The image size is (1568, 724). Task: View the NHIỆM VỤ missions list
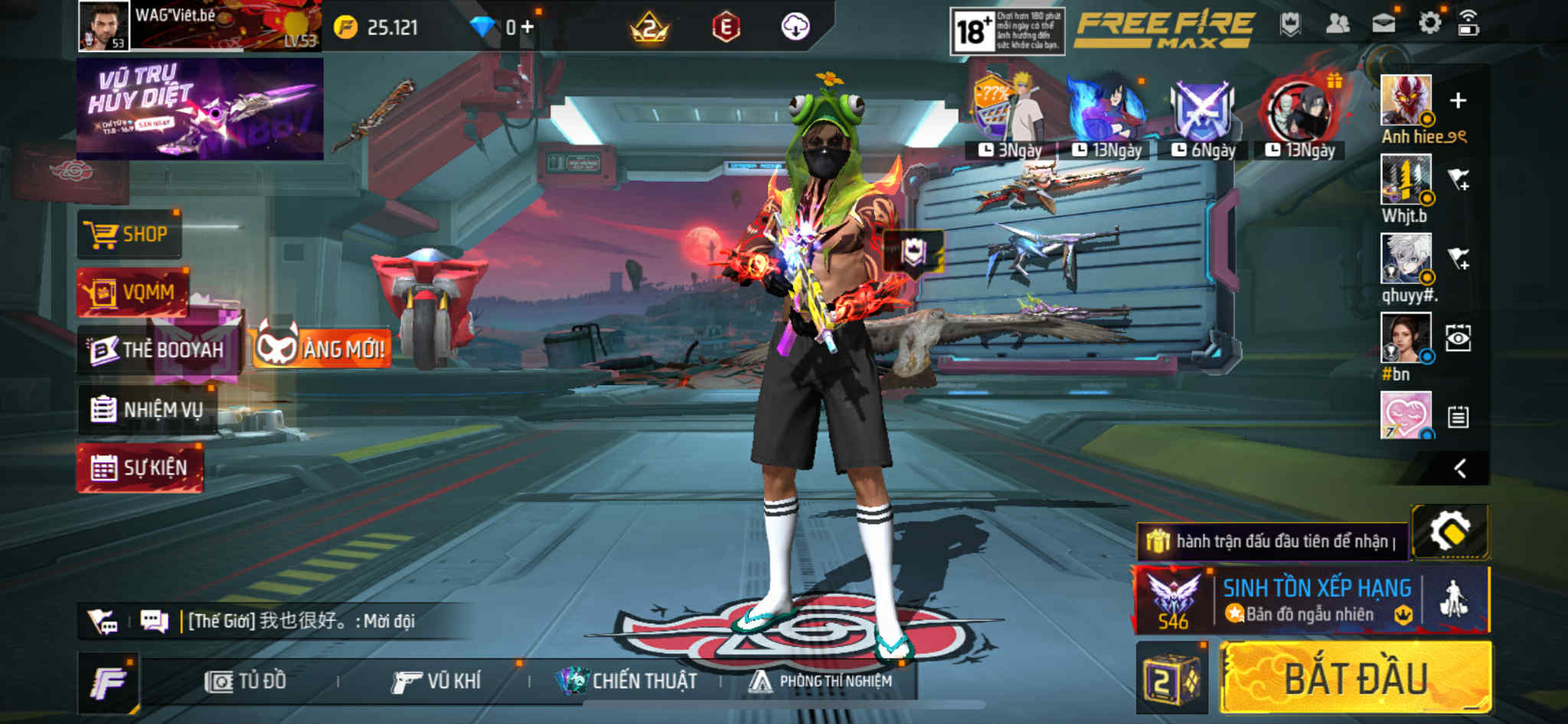[147, 410]
